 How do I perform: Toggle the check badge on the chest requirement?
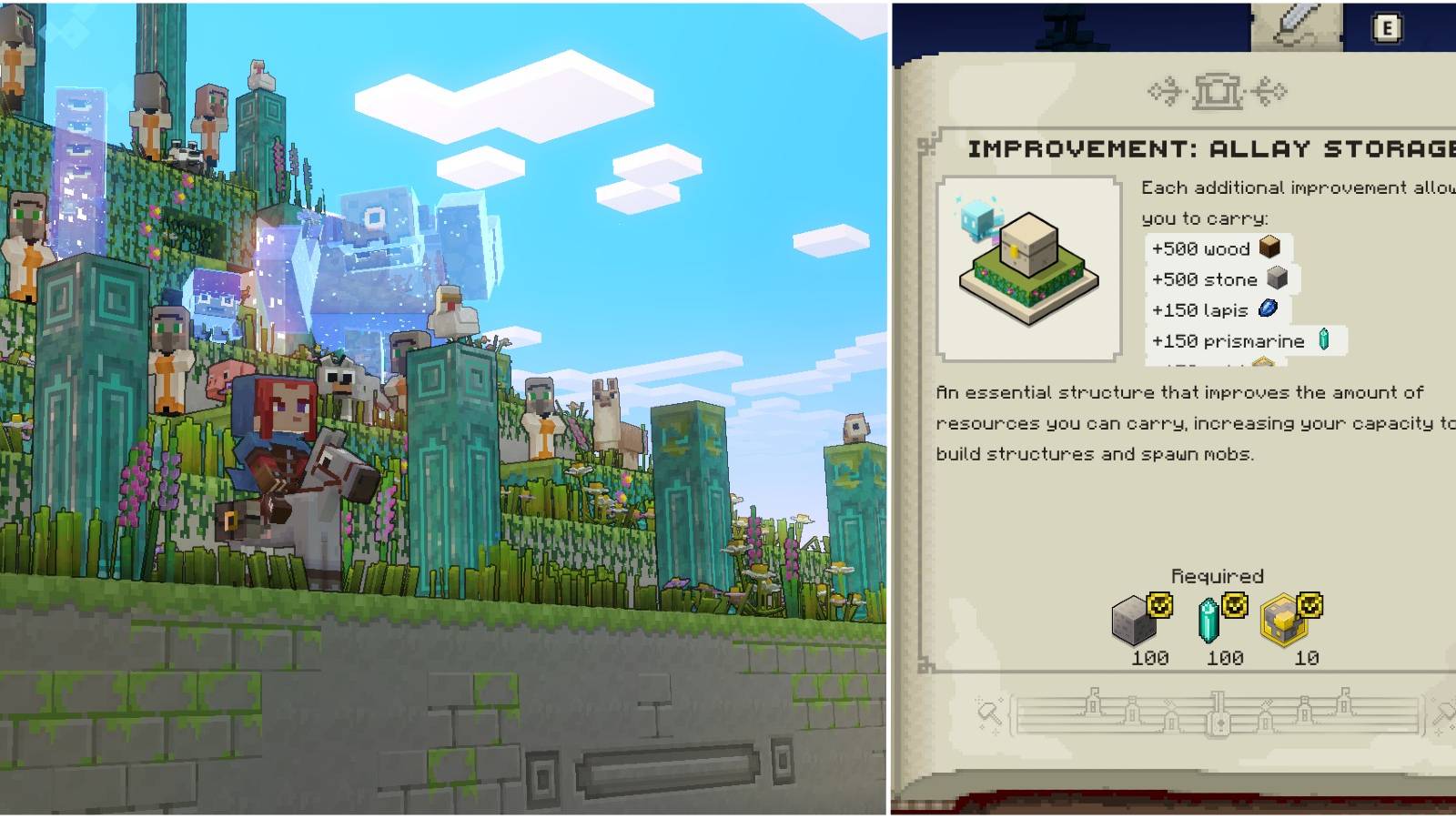1309,605
